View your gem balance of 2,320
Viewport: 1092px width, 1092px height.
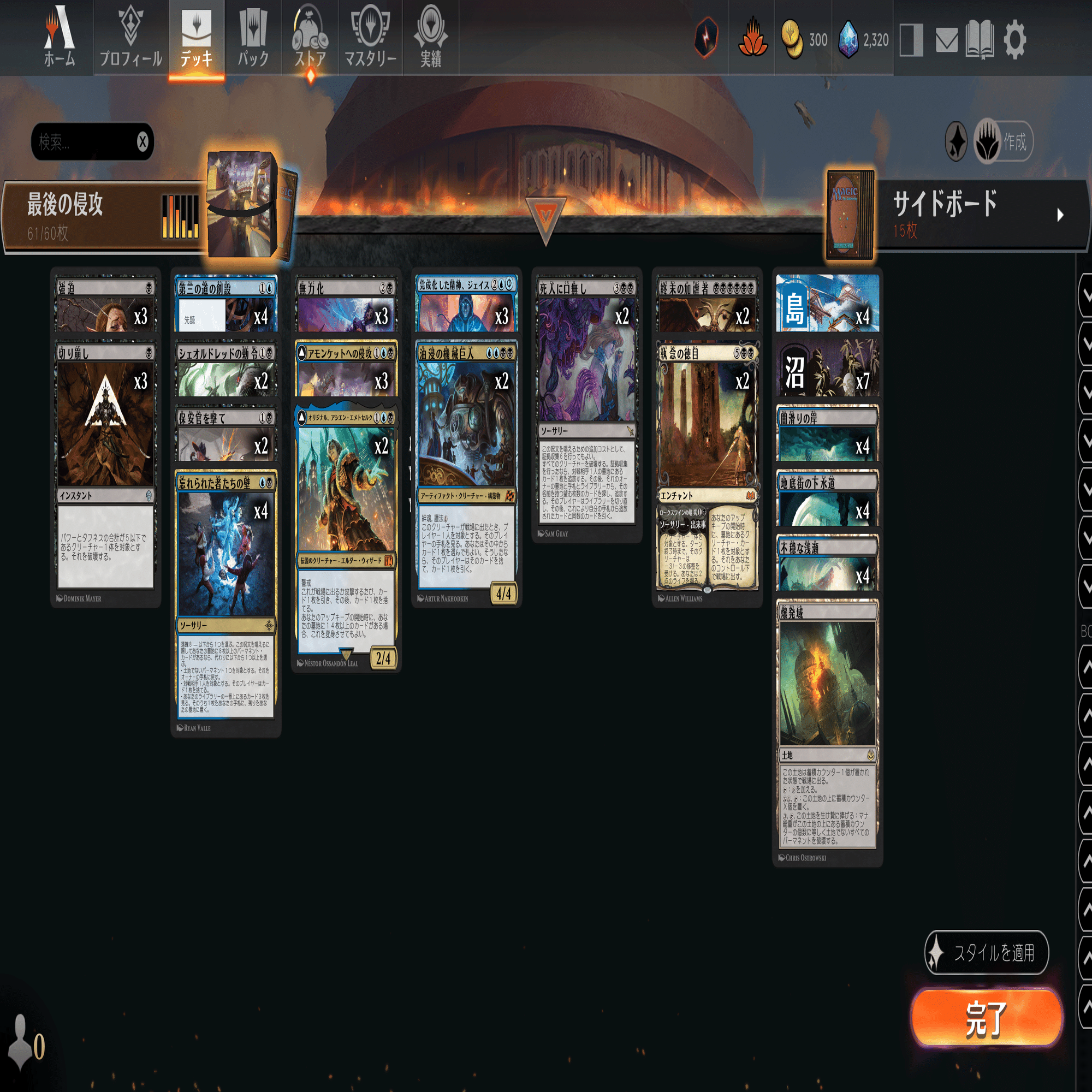pyautogui.click(x=862, y=39)
